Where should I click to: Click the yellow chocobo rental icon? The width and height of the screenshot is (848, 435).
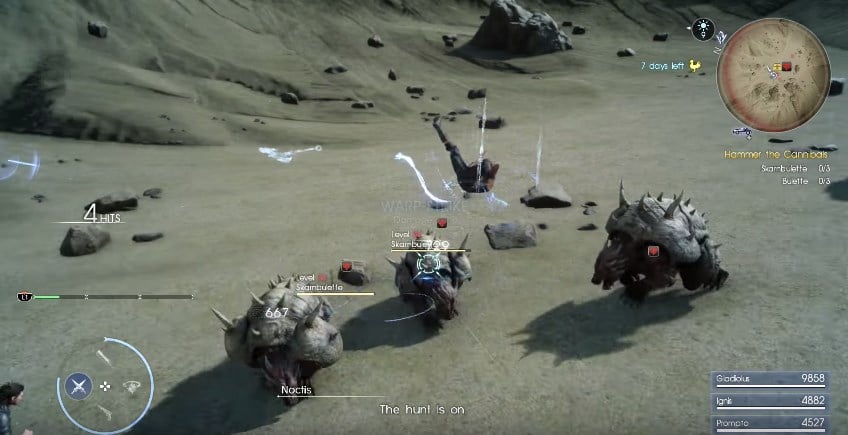coord(694,66)
